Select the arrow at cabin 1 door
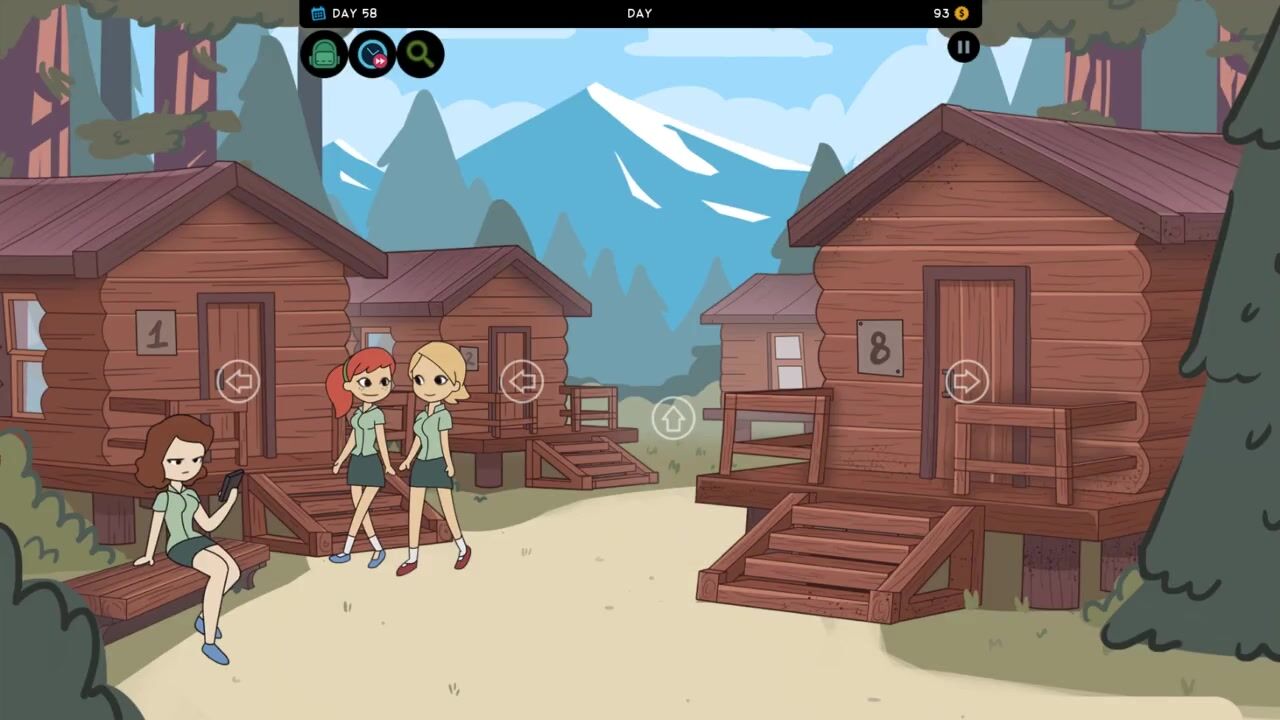 point(238,381)
